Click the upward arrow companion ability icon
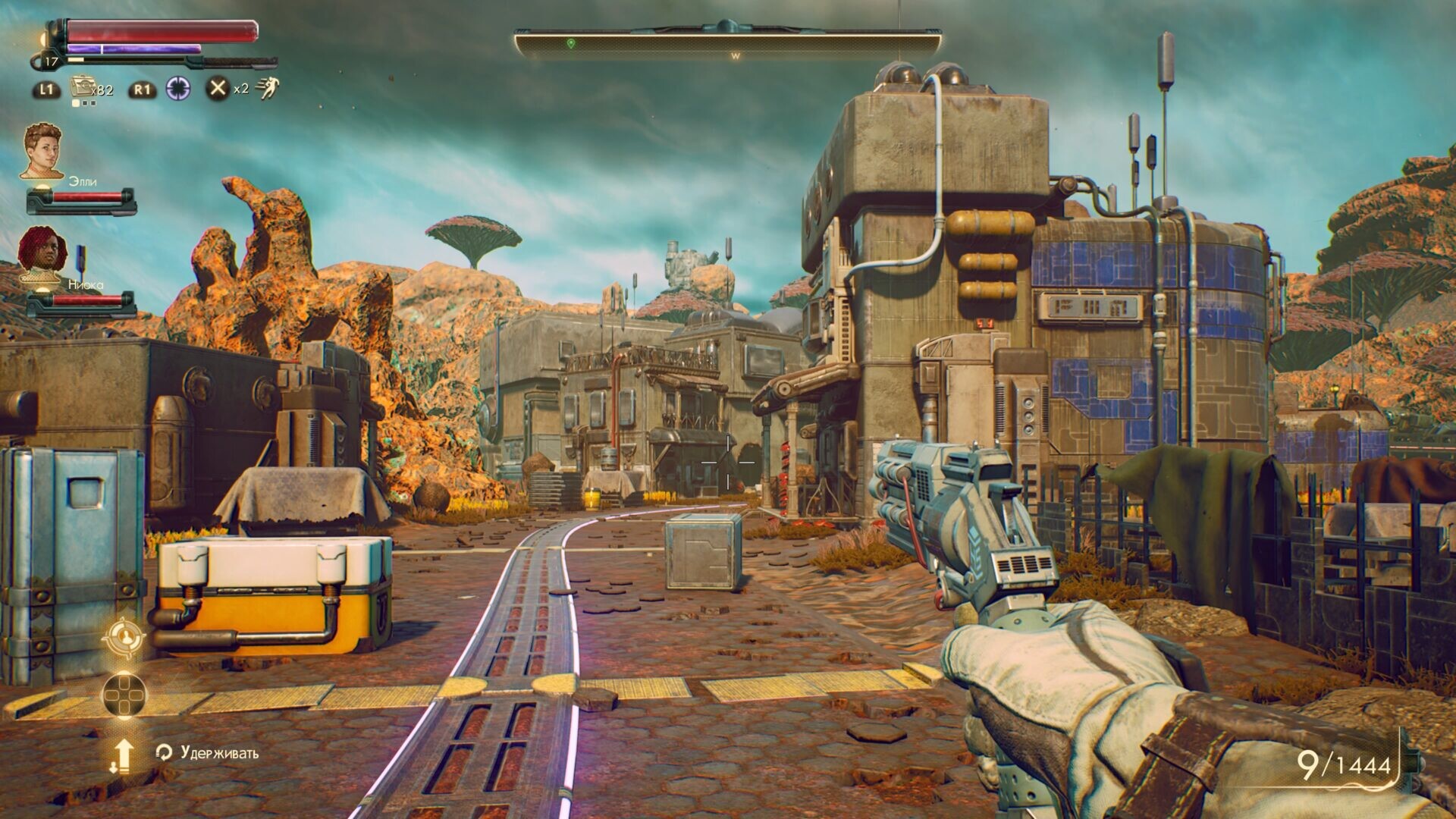Viewport: 1456px width, 819px height. 123,754
